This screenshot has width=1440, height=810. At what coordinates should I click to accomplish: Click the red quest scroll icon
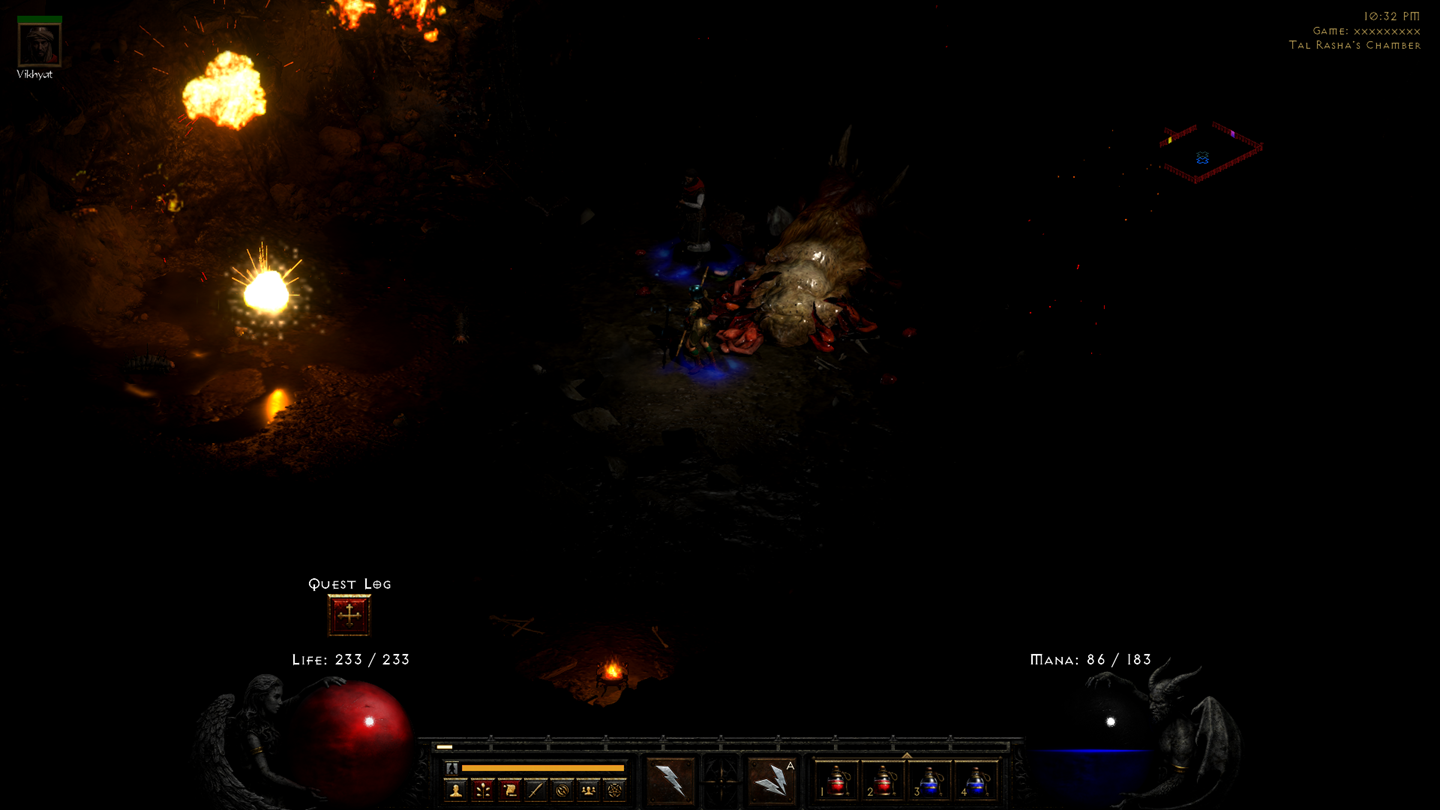click(510, 790)
